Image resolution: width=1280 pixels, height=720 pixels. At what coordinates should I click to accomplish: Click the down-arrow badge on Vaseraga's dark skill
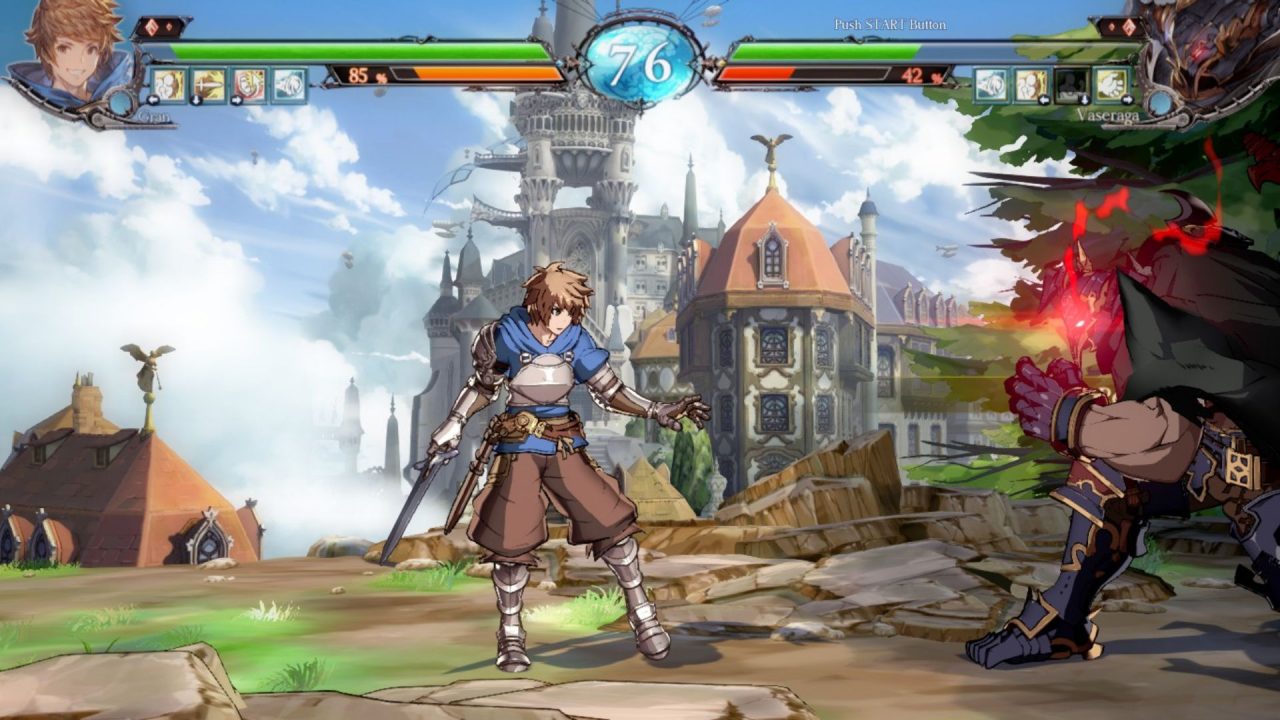[x=1084, y=99]
